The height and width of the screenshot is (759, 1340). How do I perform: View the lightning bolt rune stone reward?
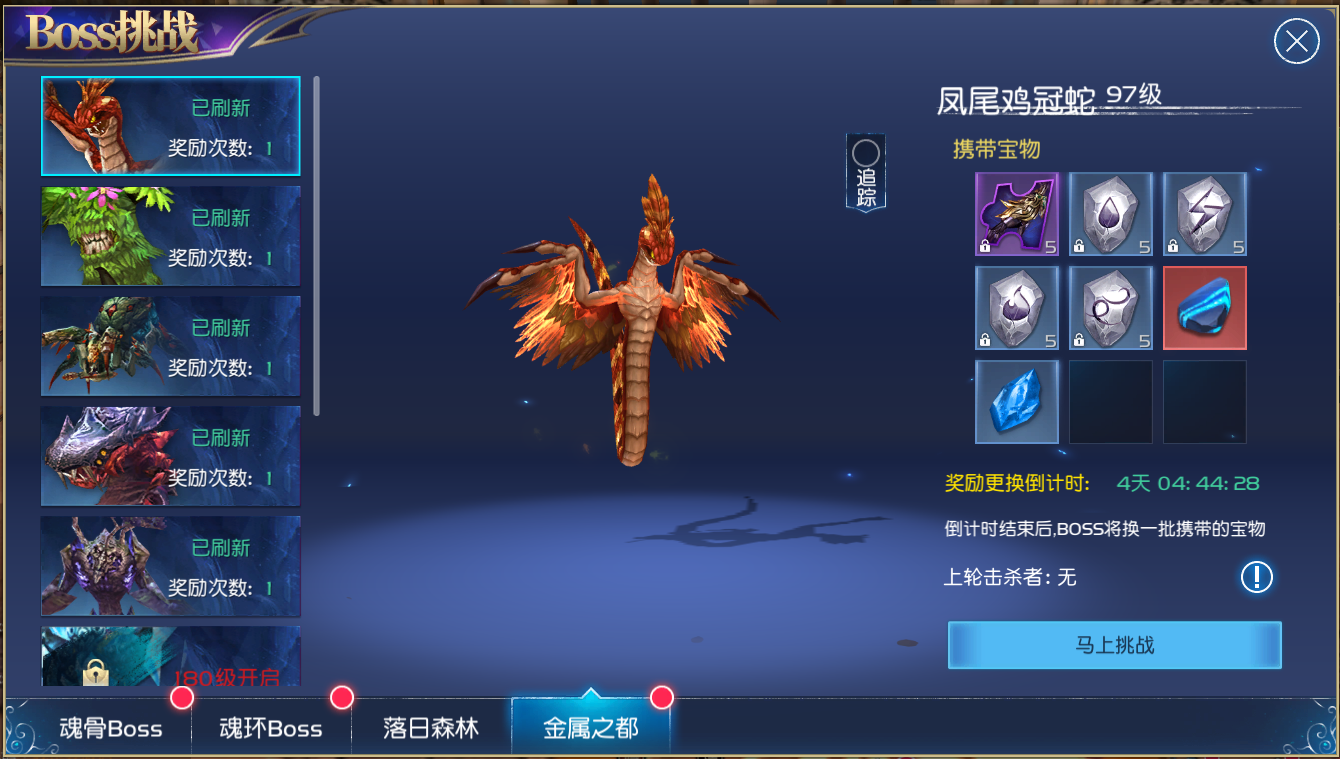(x=1204, y=214)
